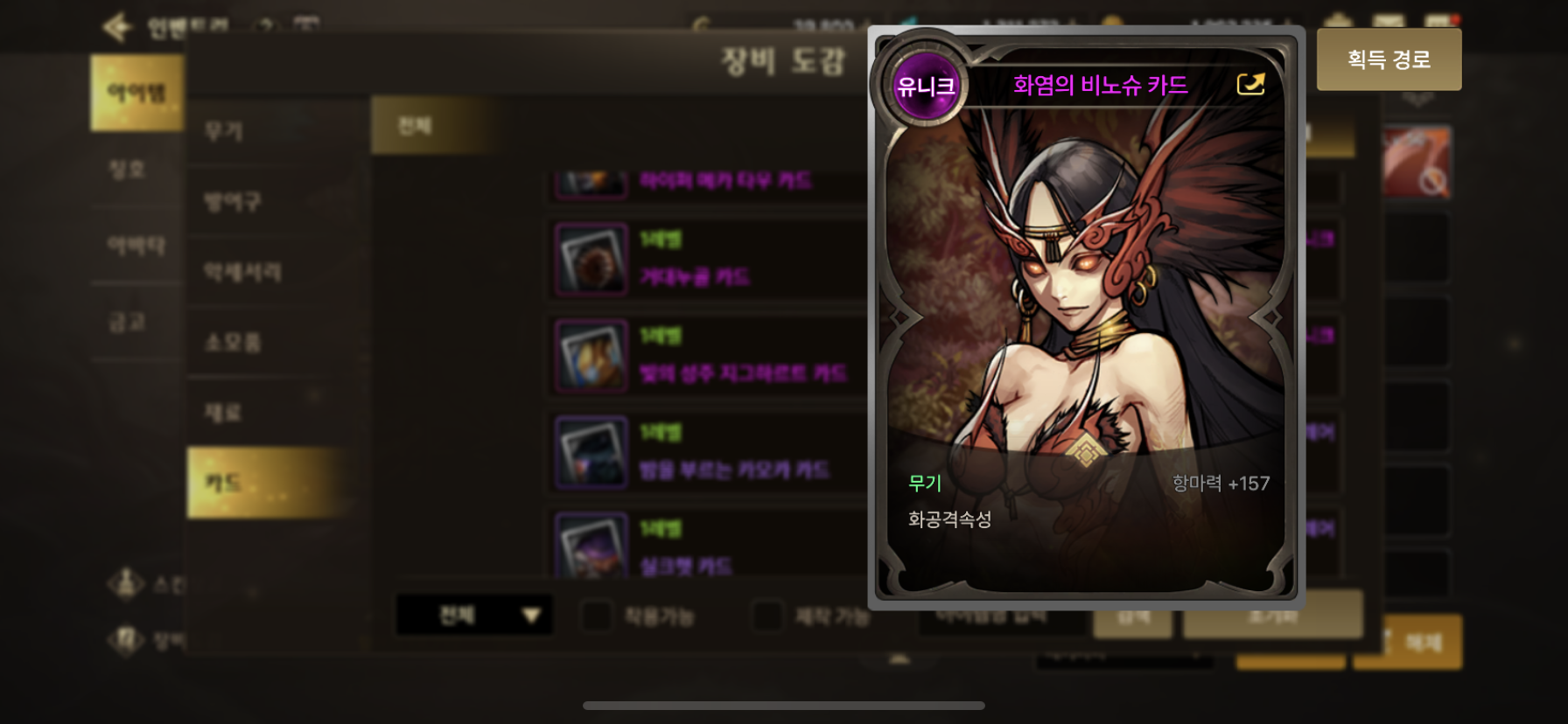
Task: Show the 재료 category
Action: click(x=223, y=412)
